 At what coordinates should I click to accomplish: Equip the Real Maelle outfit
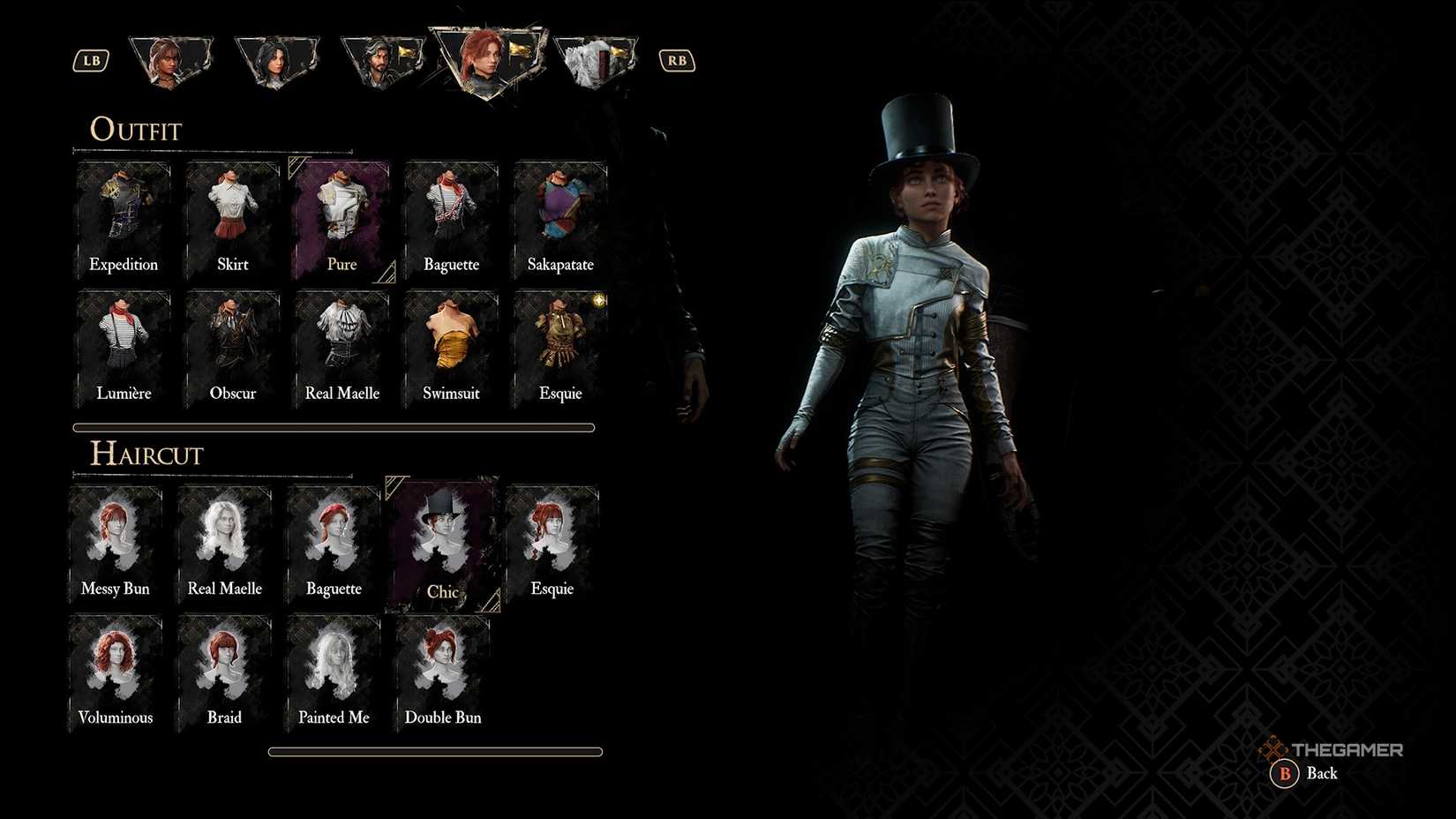(341, 344)
